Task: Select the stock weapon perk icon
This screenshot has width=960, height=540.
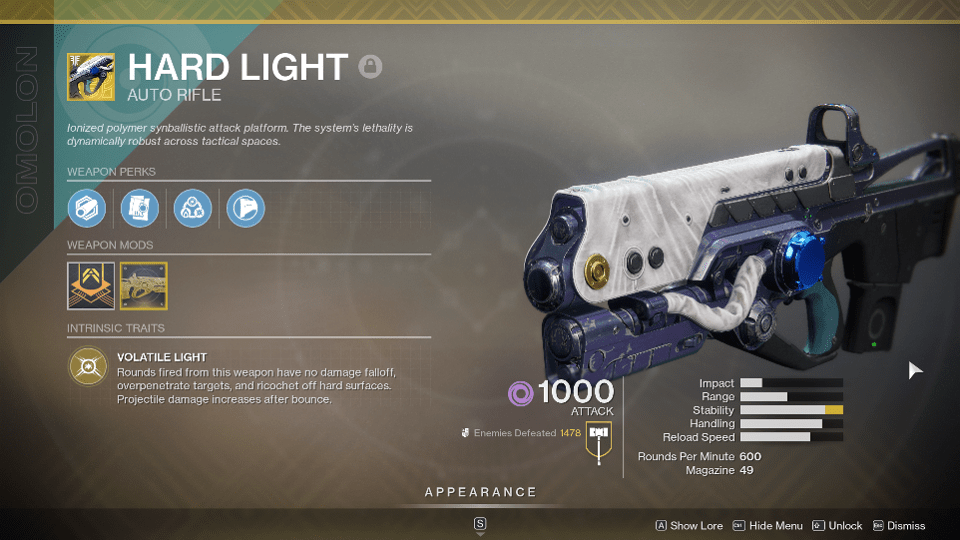Action: click(245, 208)
